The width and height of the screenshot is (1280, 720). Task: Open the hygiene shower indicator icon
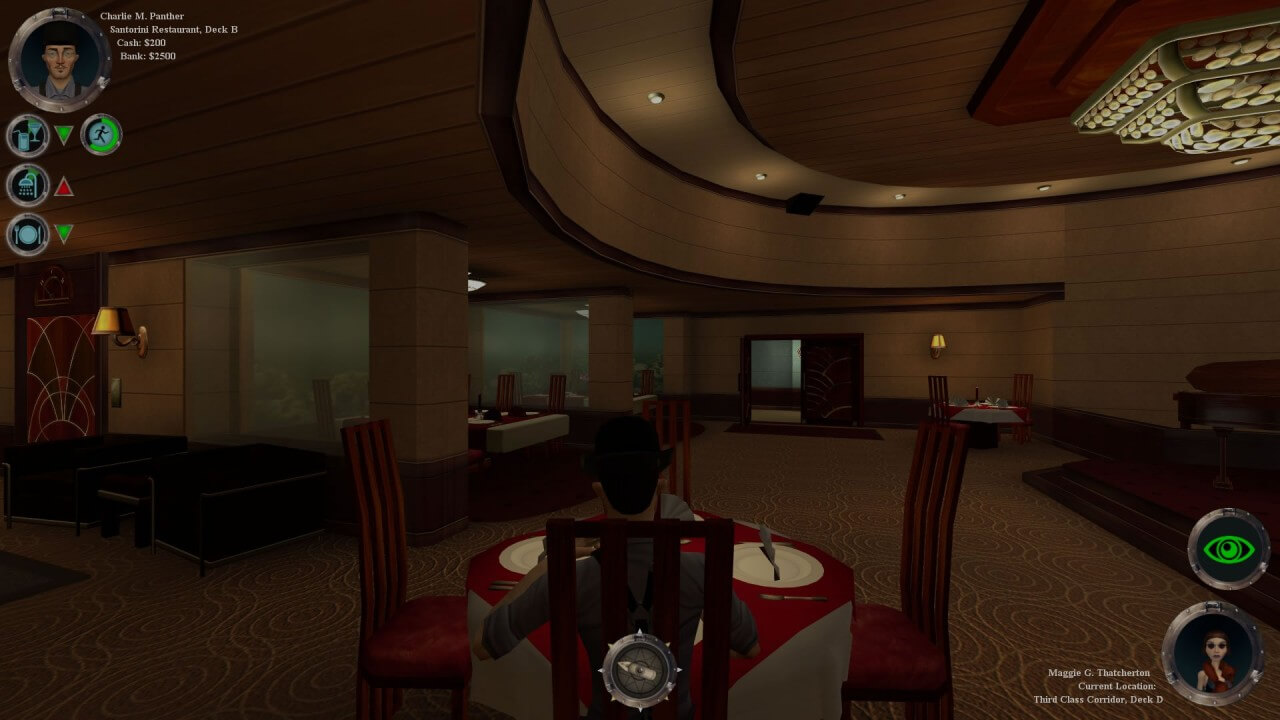pyautogui.click(x=27, y=185)
